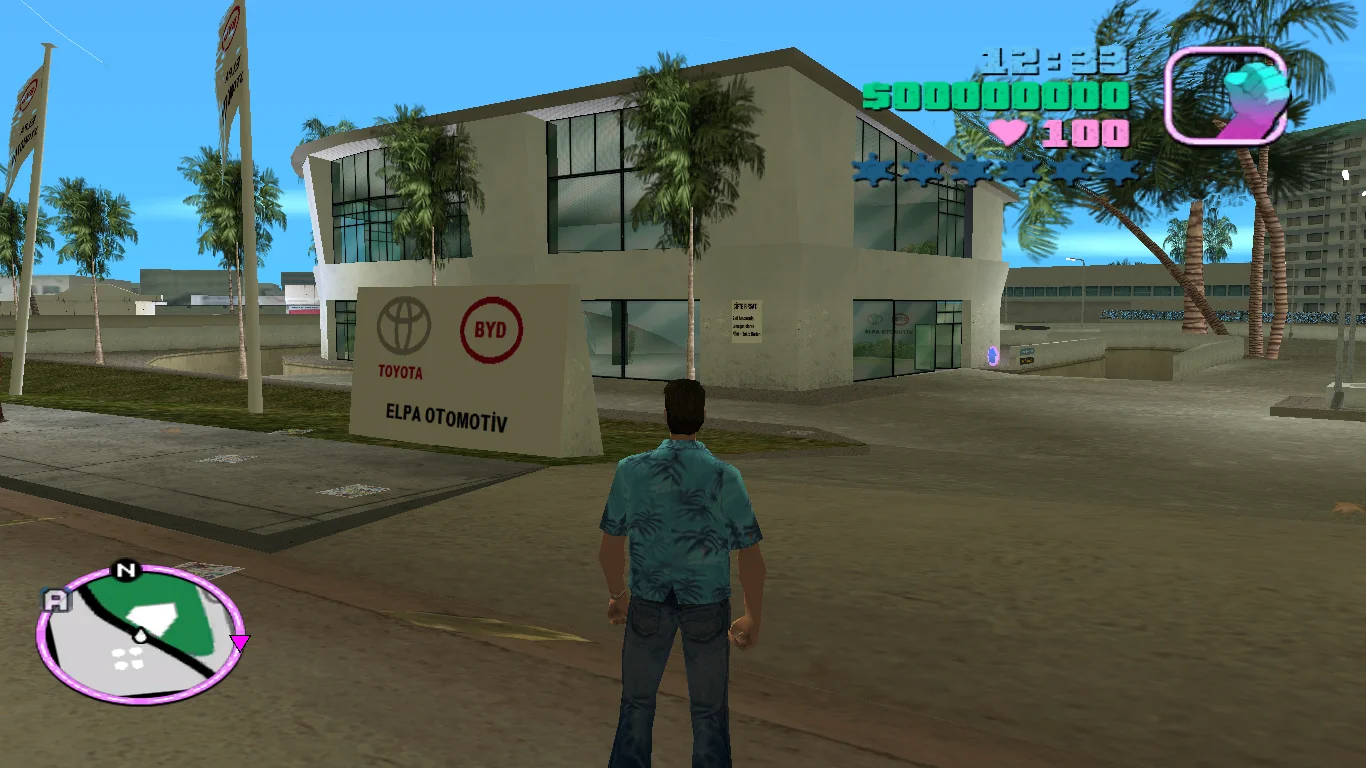
Task: Click the north N indicator on radar
Action: tap(125, 571)
